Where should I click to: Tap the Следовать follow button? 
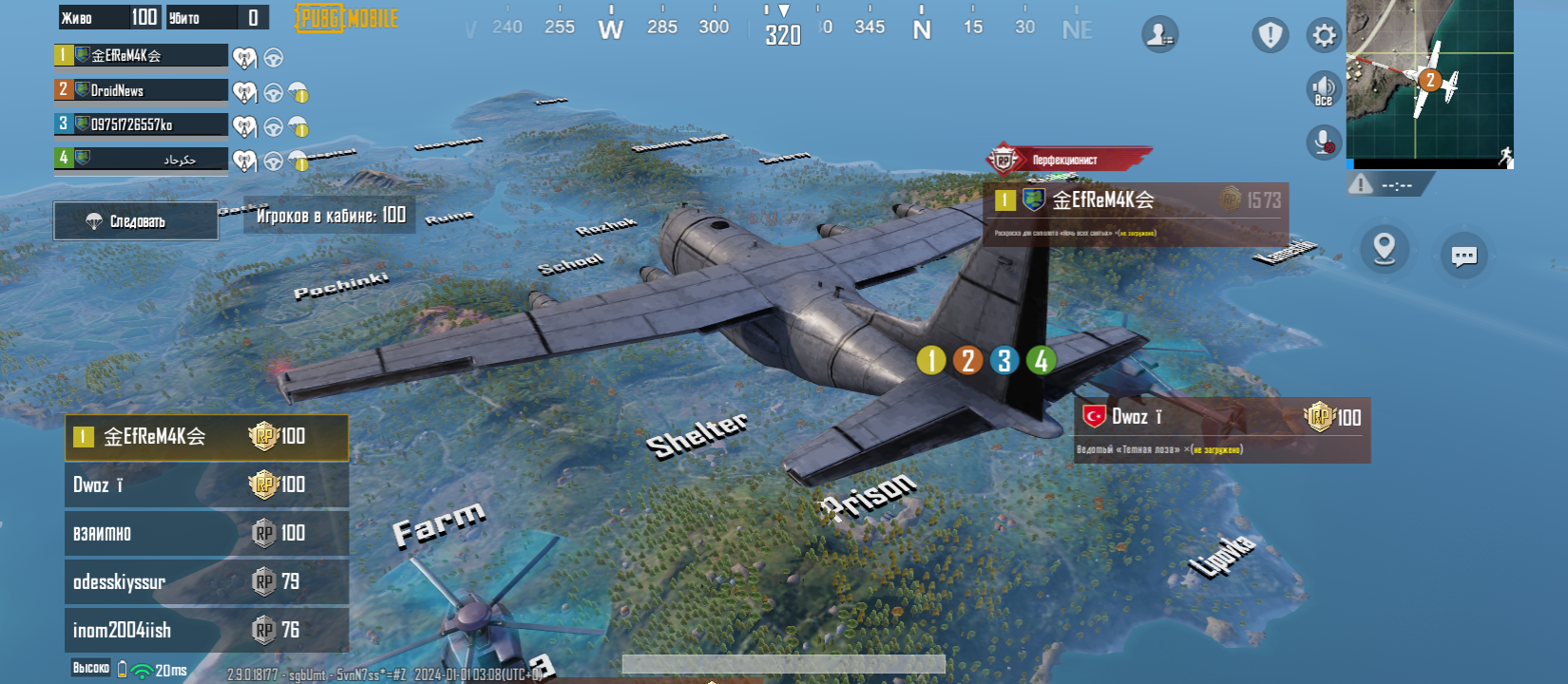click(x=136, y=221)
